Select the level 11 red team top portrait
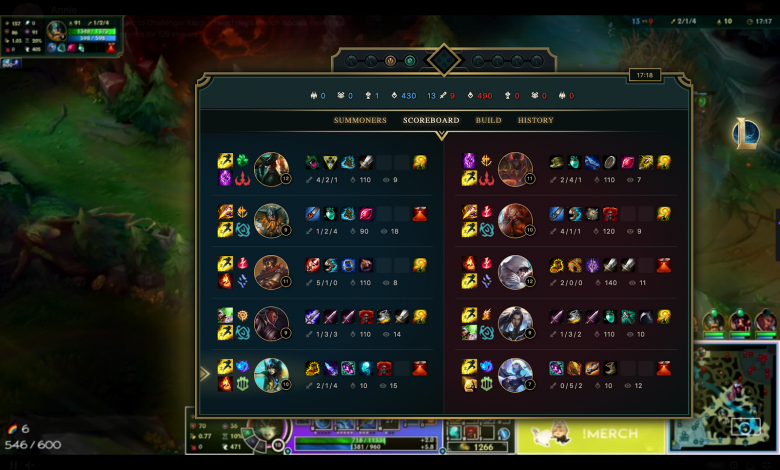Image resolution: width=780 pixels, height=470 pixels. [x=515, y=169]
